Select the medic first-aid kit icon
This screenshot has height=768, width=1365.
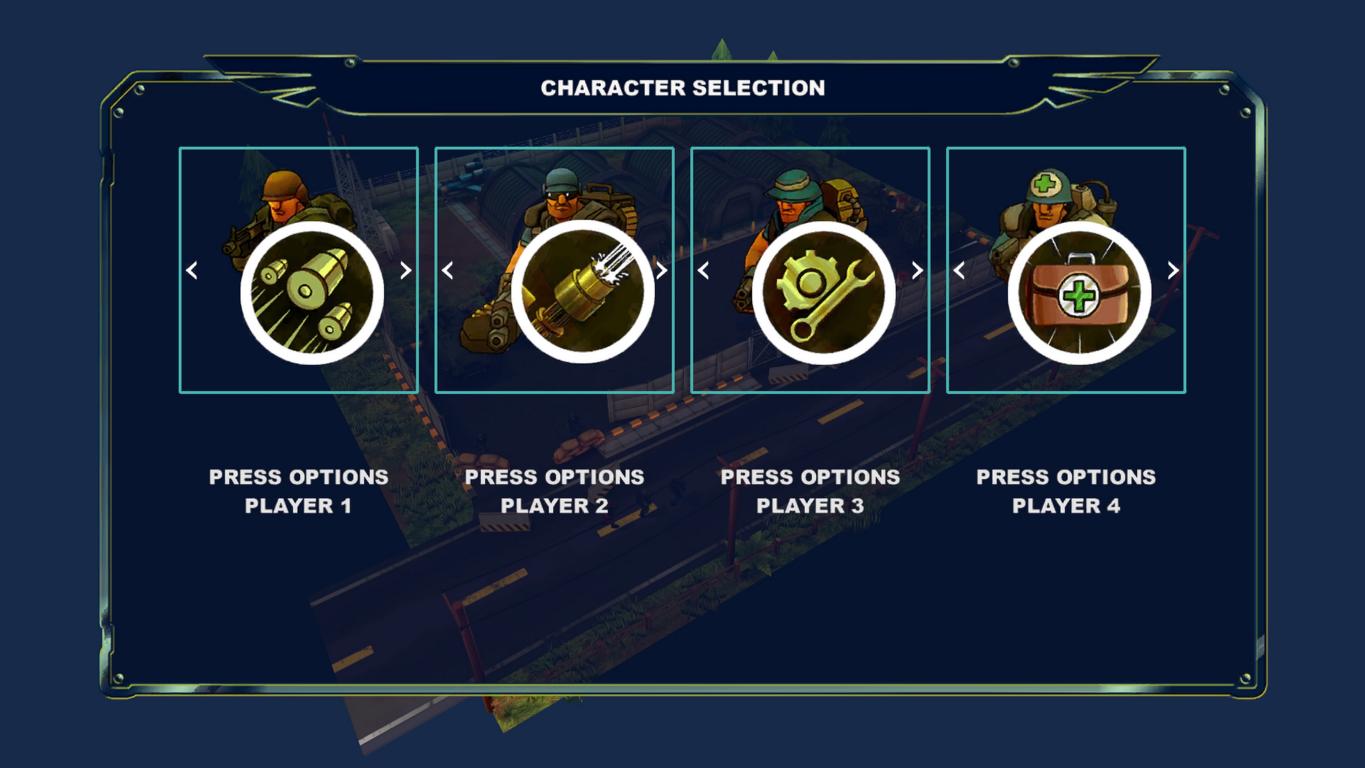click(x=1079, y=293)
